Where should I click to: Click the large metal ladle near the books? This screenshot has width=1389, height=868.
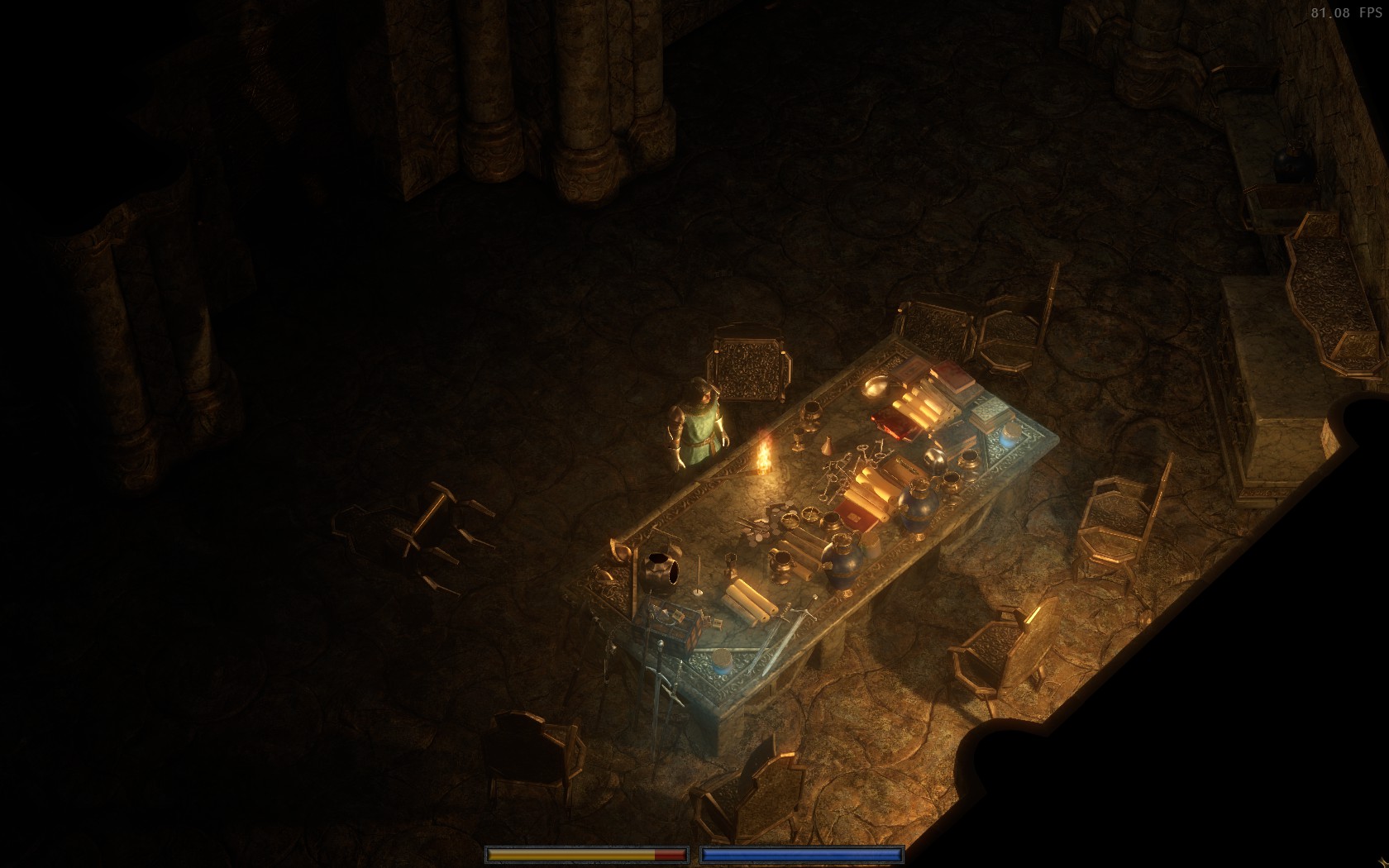[878, 386]
